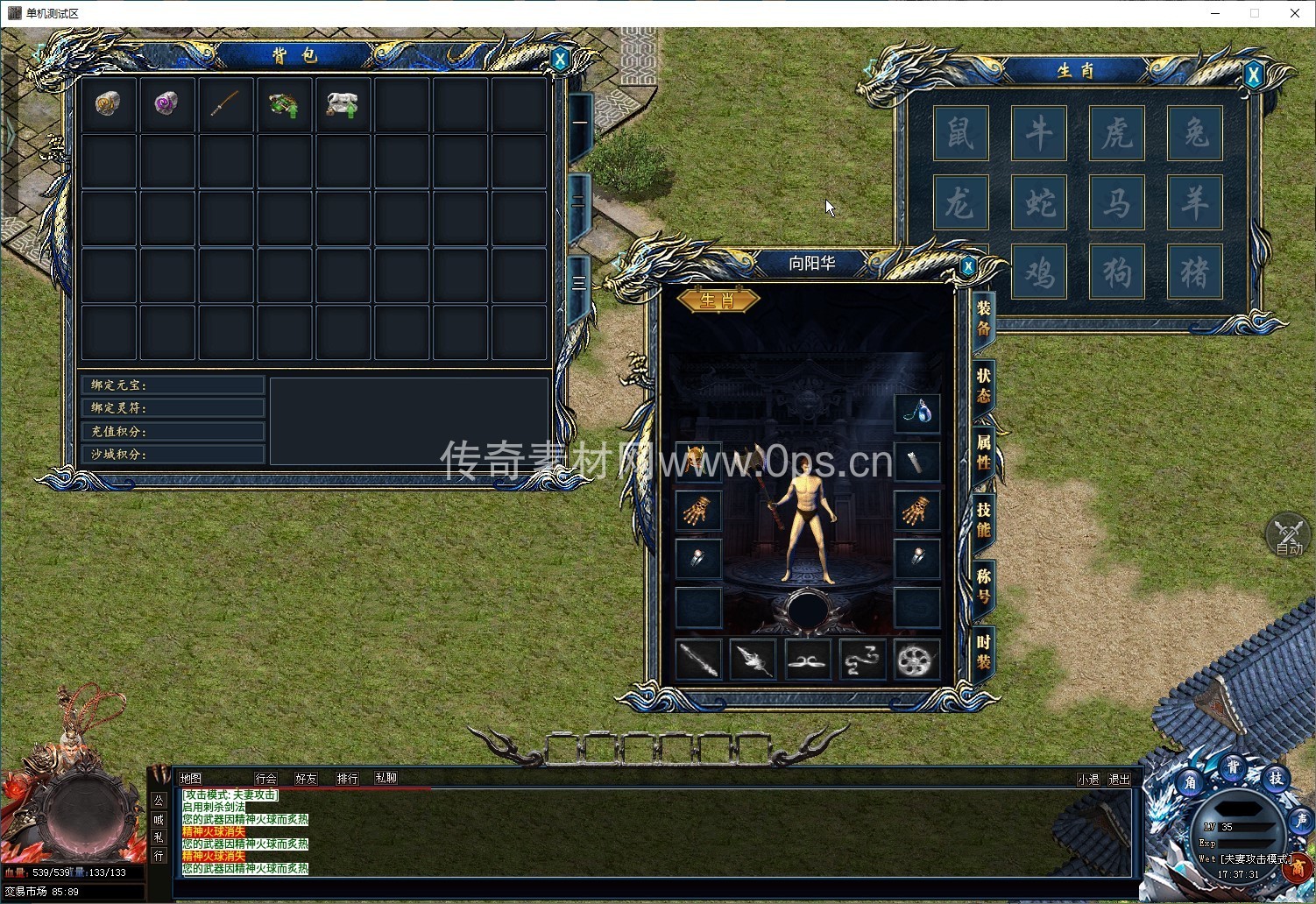Image resolution: width=1316 pixels, height=904 pixels.
Task: Toggle the 自动 auto-combat button
Action: click(x=1288, y=535)
